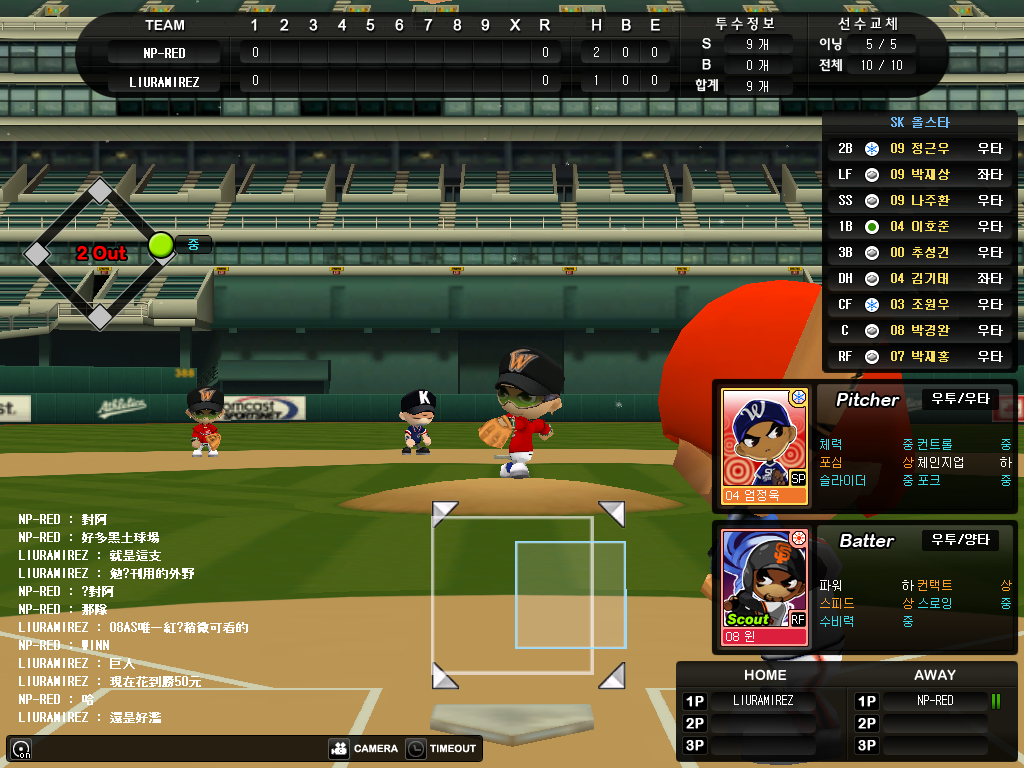Choose 1B 이호준 lineup row
Viewport: 1024px width, 768px height.
pyautogui.click(x=919, y=227)
